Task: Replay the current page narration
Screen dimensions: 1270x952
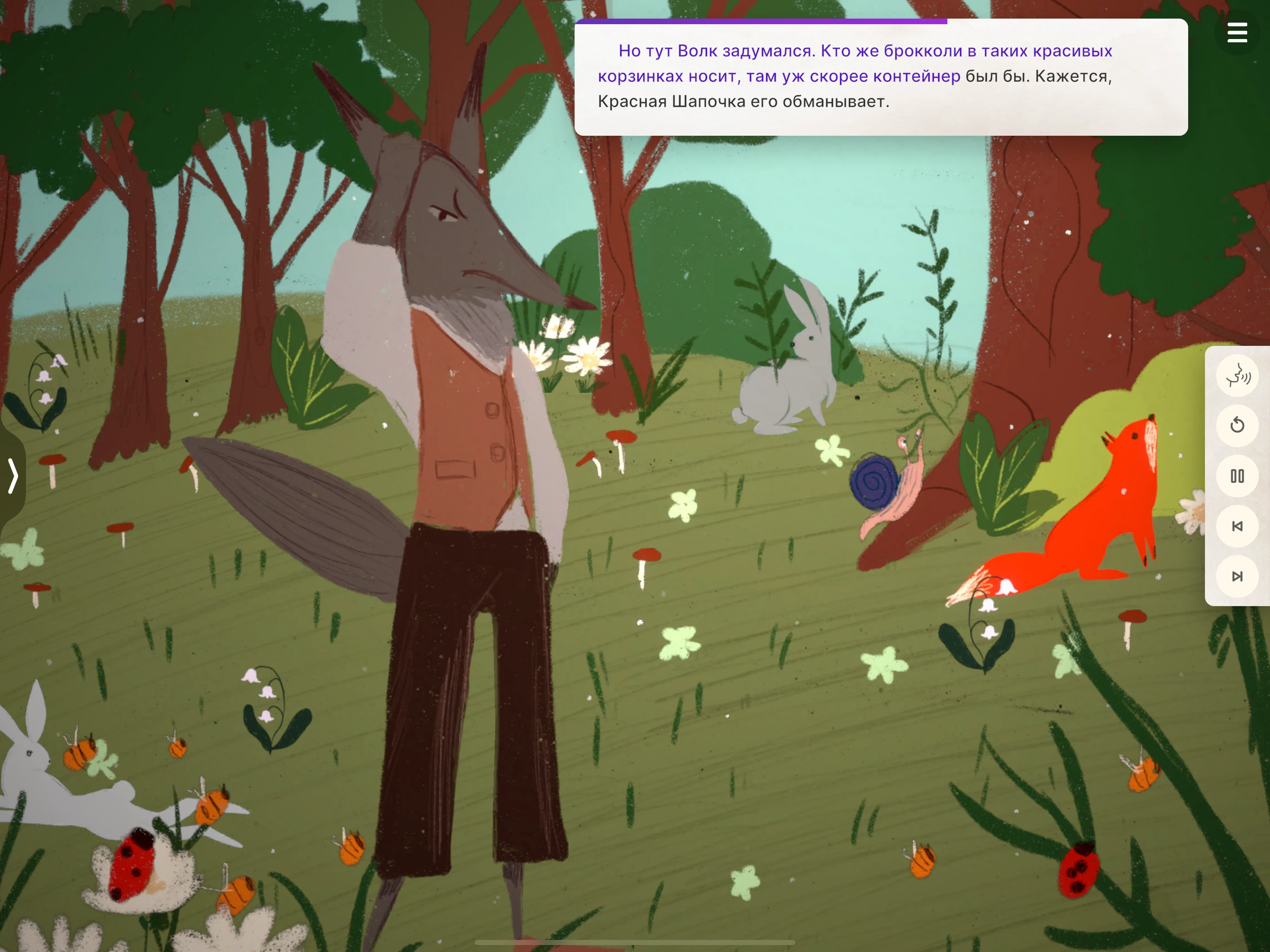Action: tap(1237, 425)
